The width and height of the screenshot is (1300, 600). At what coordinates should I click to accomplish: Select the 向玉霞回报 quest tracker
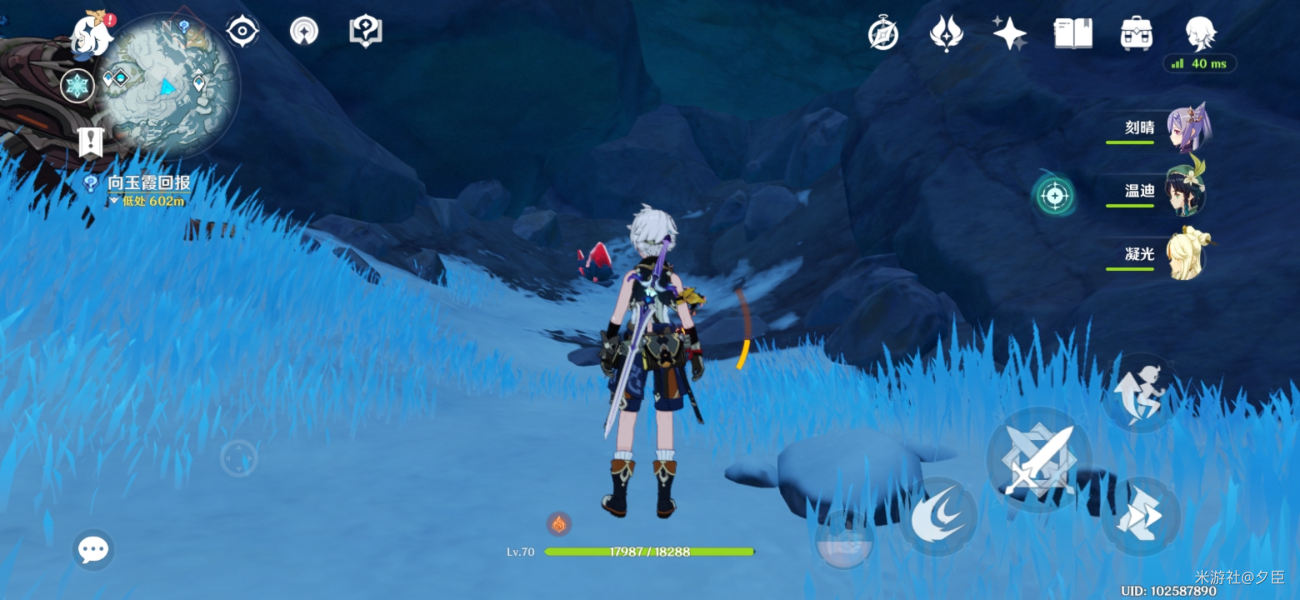tap(148, 184)
